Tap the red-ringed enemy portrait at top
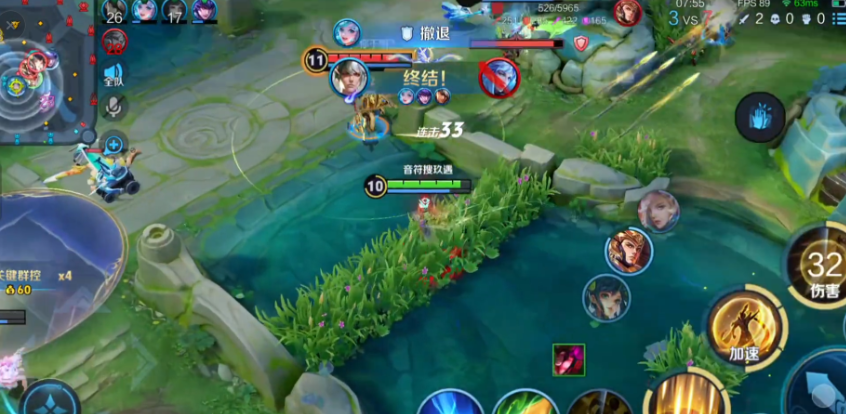 628,12
